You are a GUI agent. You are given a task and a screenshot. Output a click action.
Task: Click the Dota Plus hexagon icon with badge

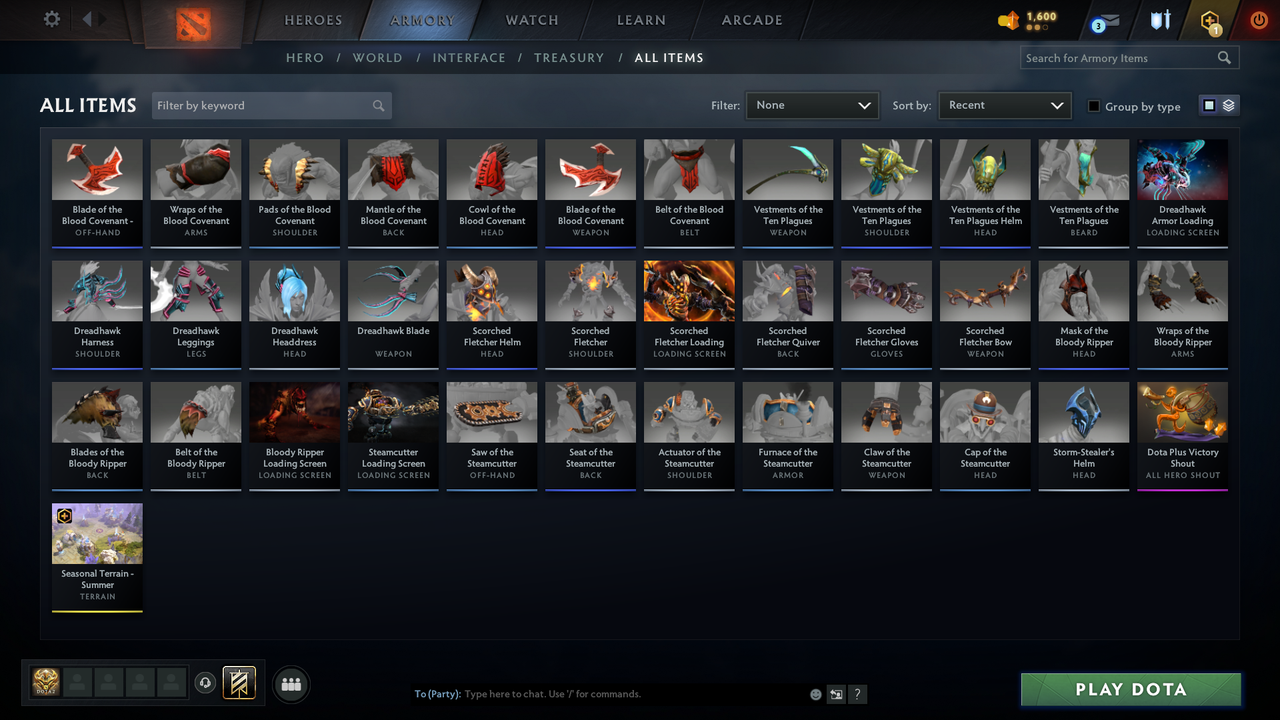coord(1209,20)
